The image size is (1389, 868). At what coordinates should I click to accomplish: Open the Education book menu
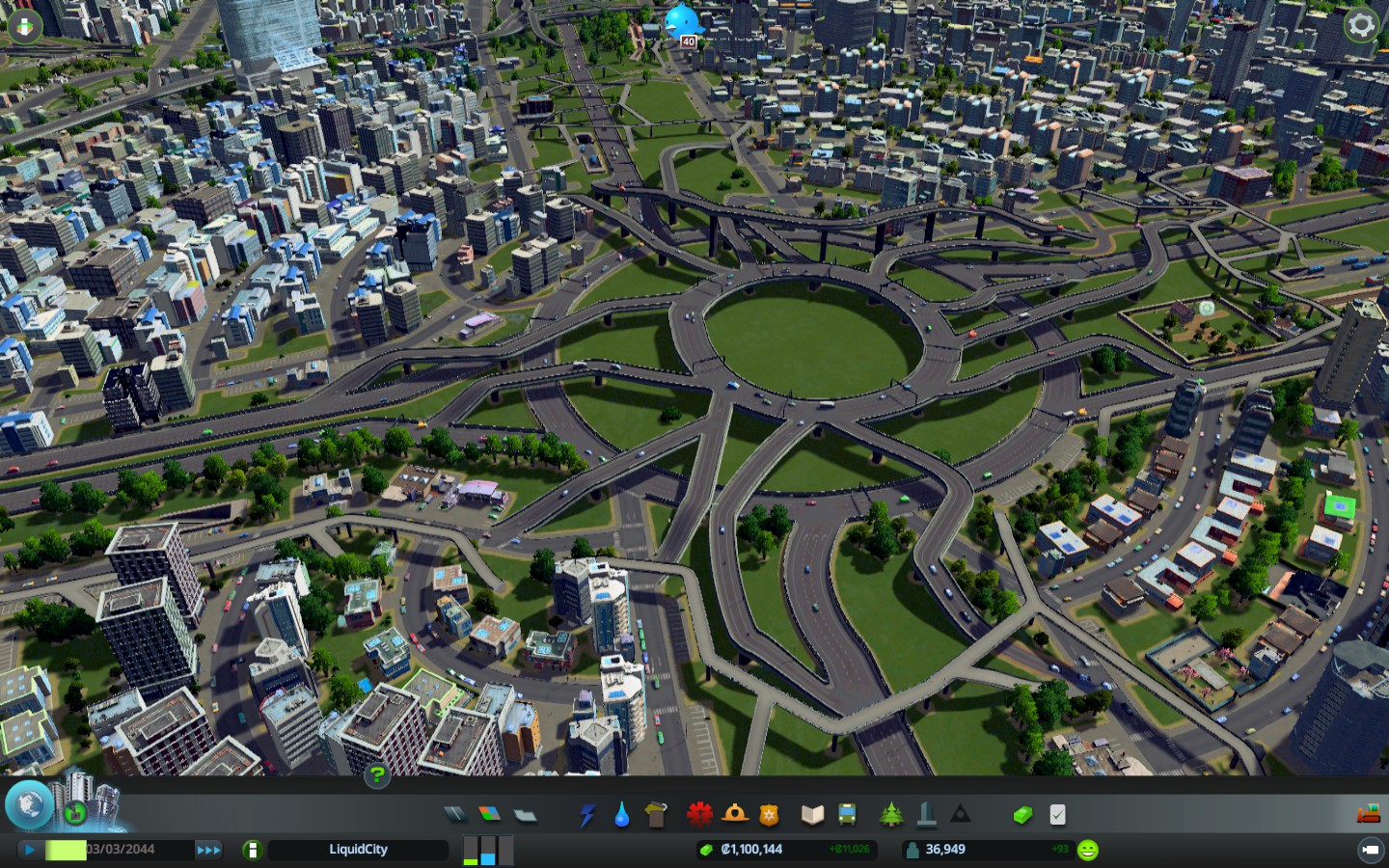[812, 815]
